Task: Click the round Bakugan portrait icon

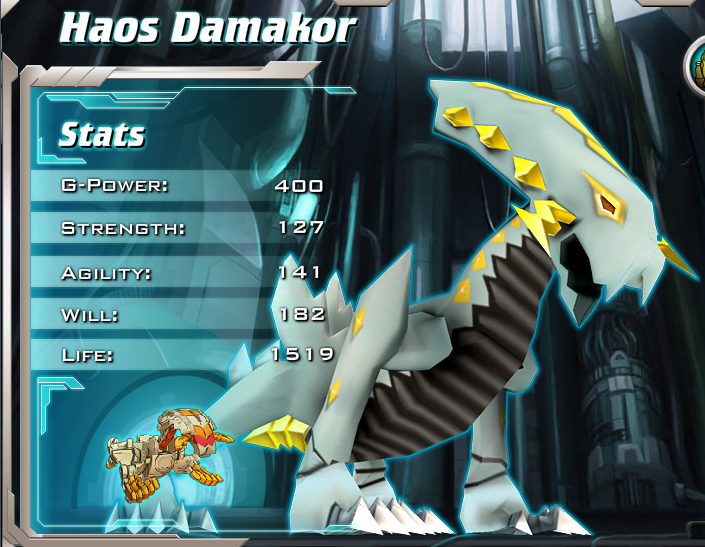Action: [697, 66]
